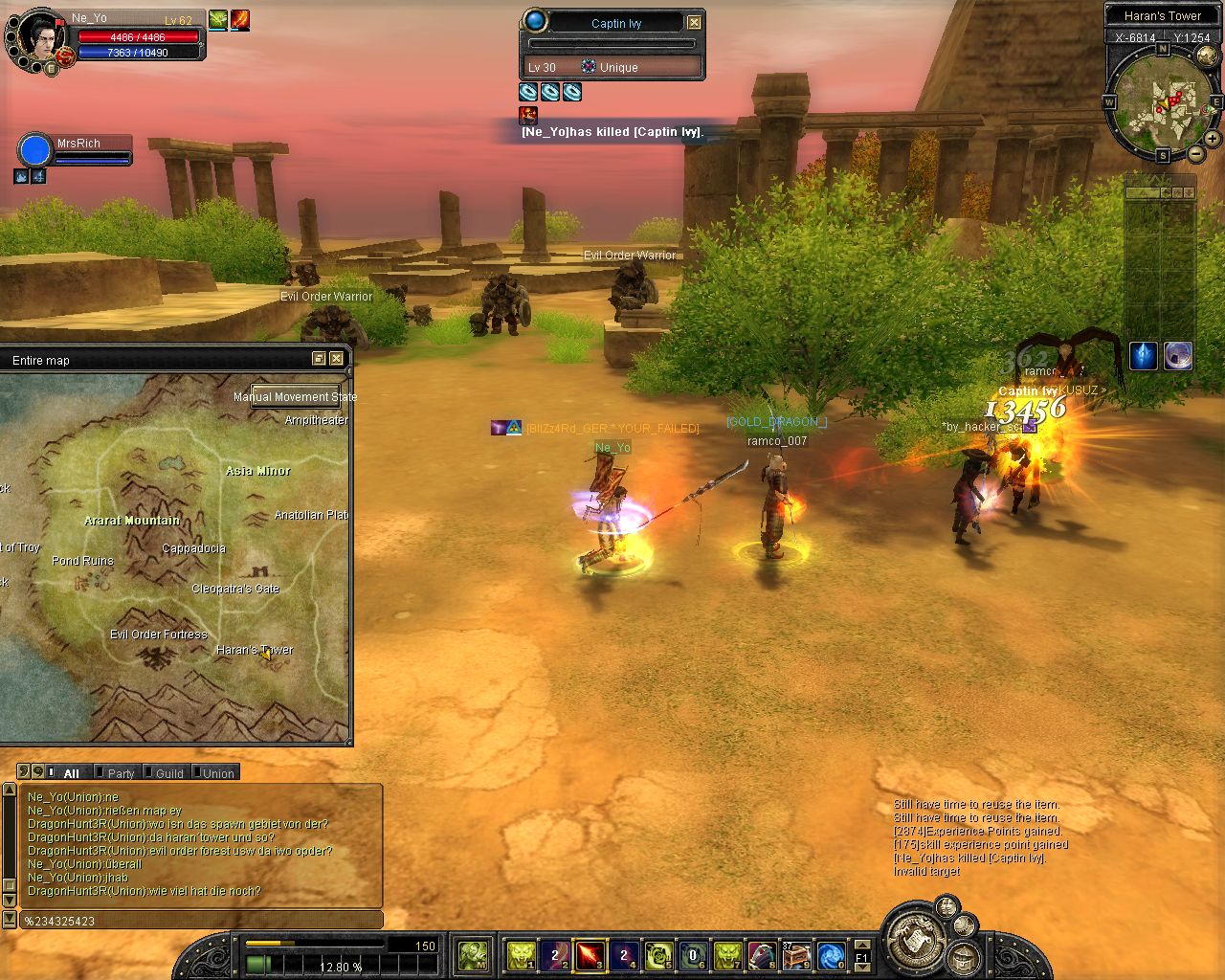
Task: Click the Manual Movement State button
Action: point(296,396)
